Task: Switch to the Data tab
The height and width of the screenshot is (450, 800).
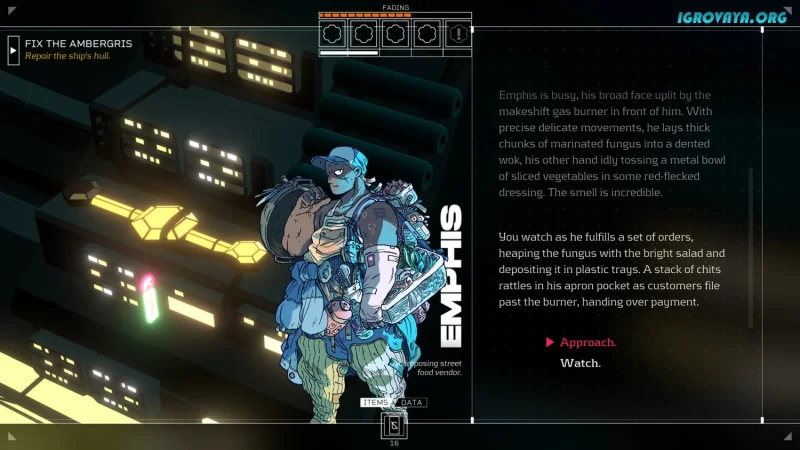Action: tap(411, 403)
